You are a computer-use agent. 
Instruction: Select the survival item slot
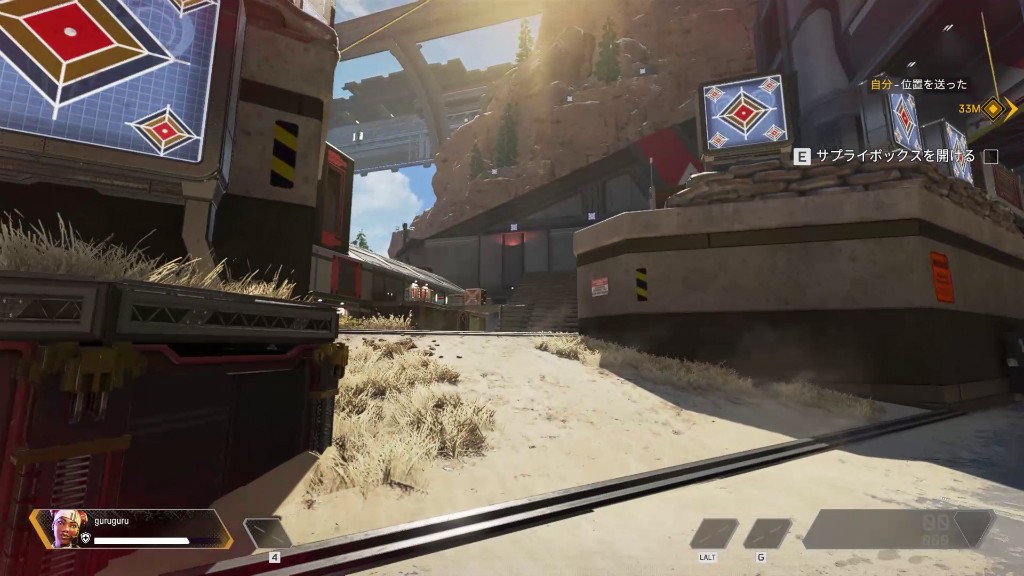click(x=713, y=533)
